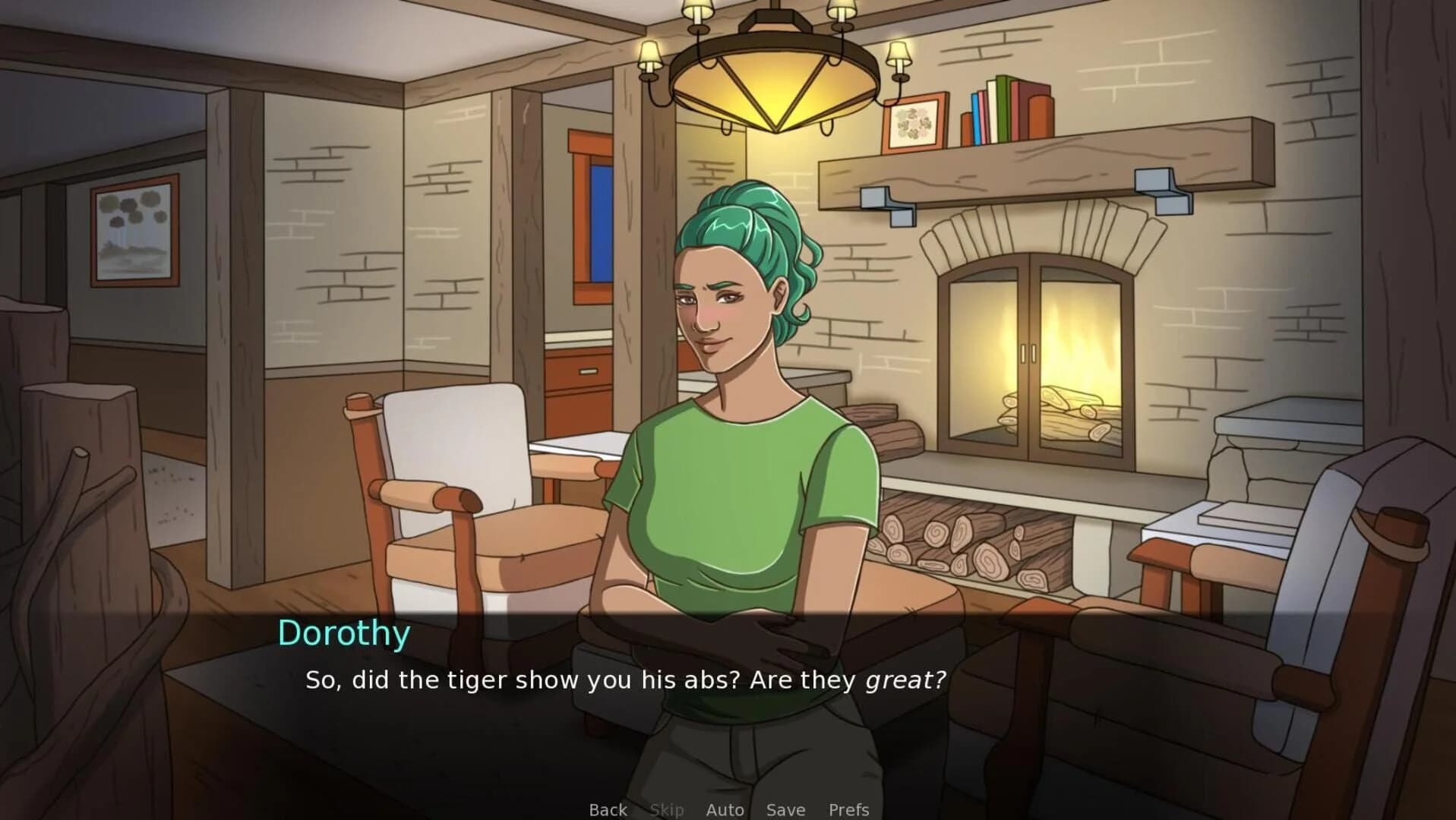Open the Prefs menu
This screenshot has width=1456, height=820.
(850, 809)
